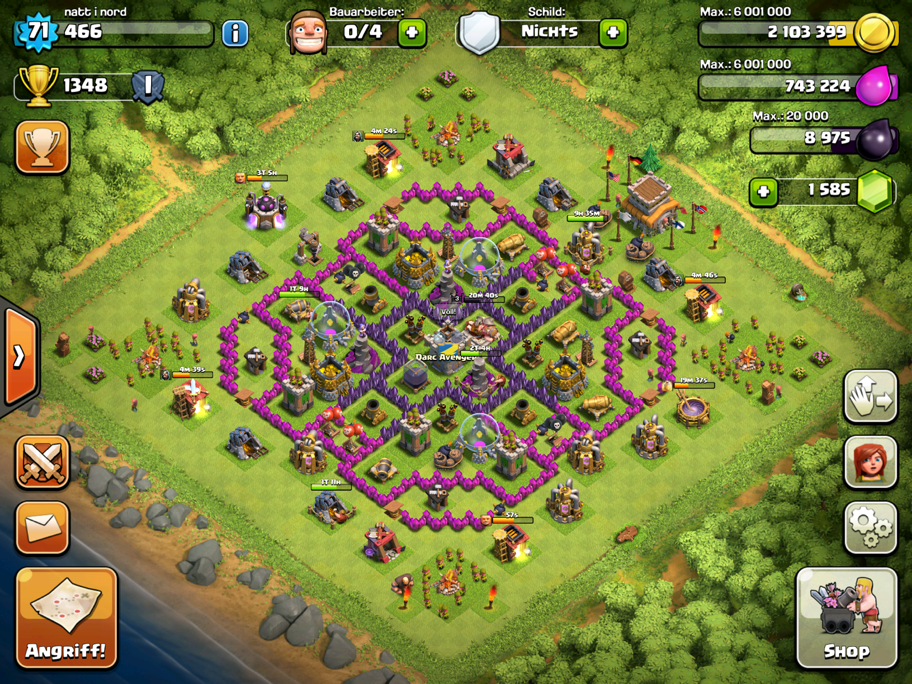This screenshot has width=912, height=684.
Task: Open the trophy leaderboard button
Action: tap(42, 148)
